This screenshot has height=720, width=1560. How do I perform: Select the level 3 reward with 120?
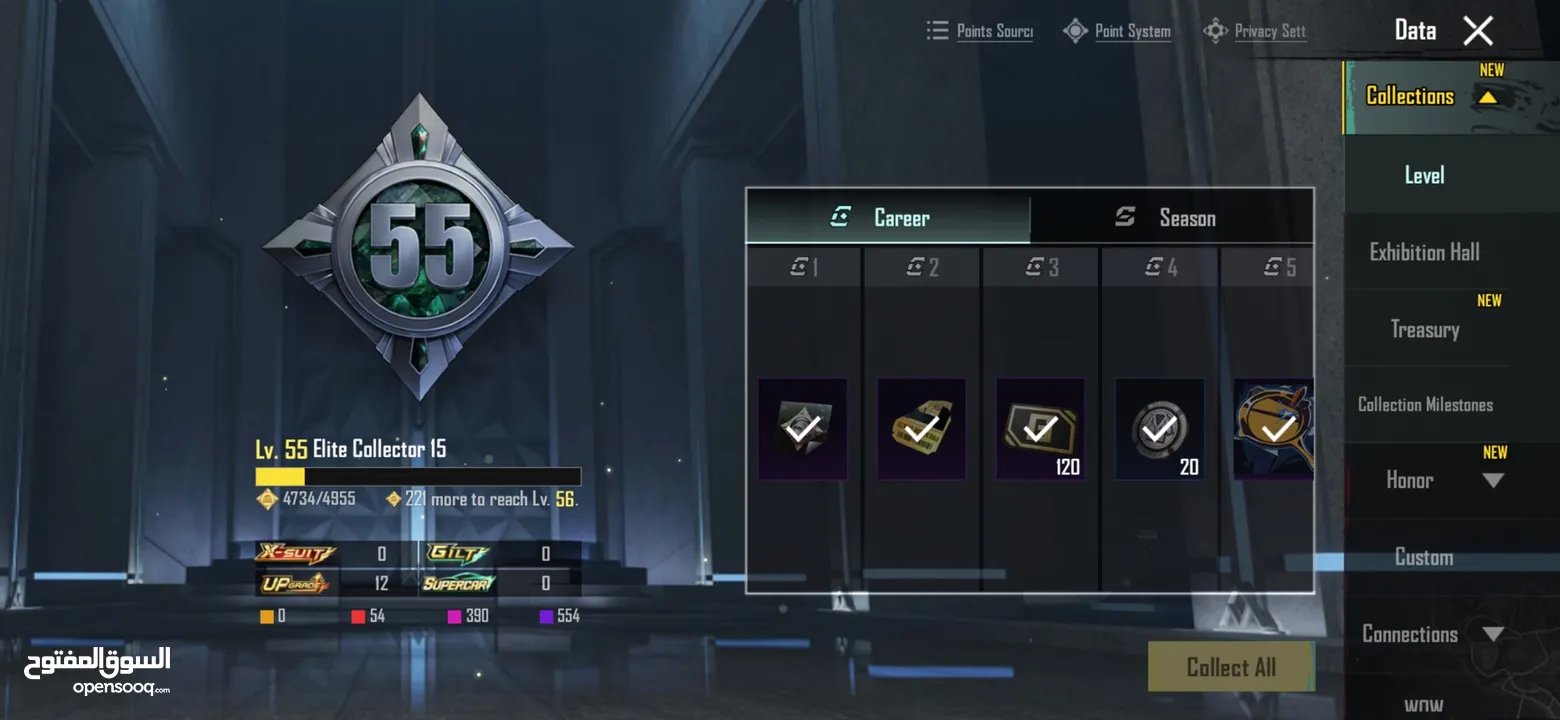(x=1040, y=429)
